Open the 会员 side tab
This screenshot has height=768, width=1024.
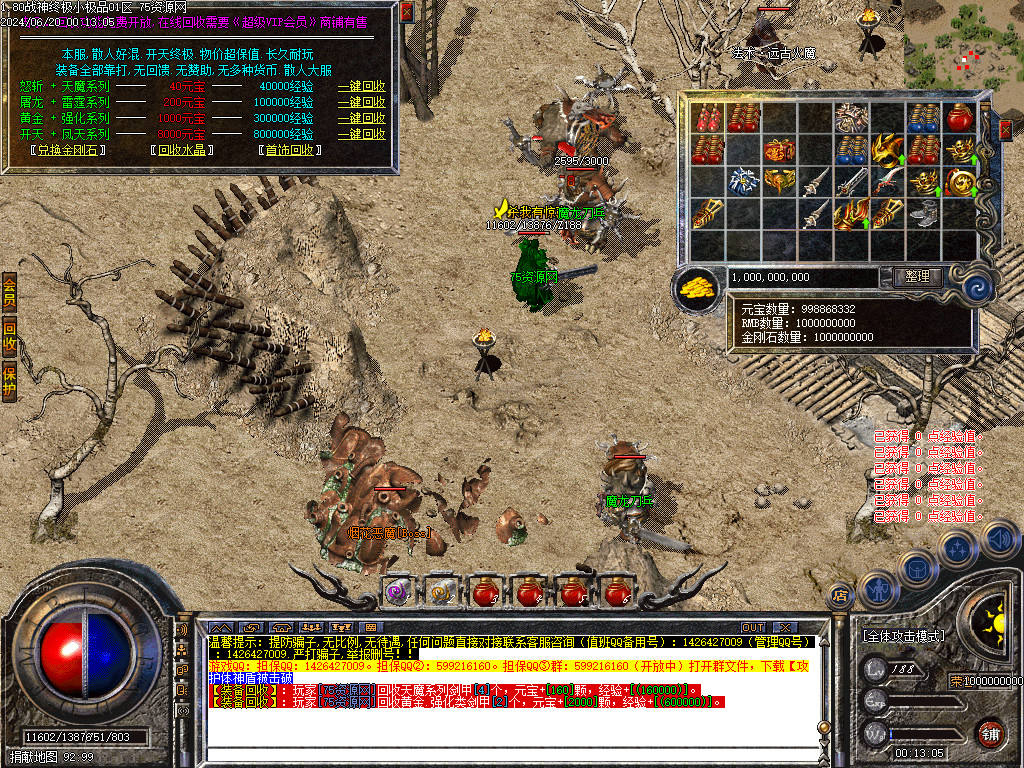9,290
